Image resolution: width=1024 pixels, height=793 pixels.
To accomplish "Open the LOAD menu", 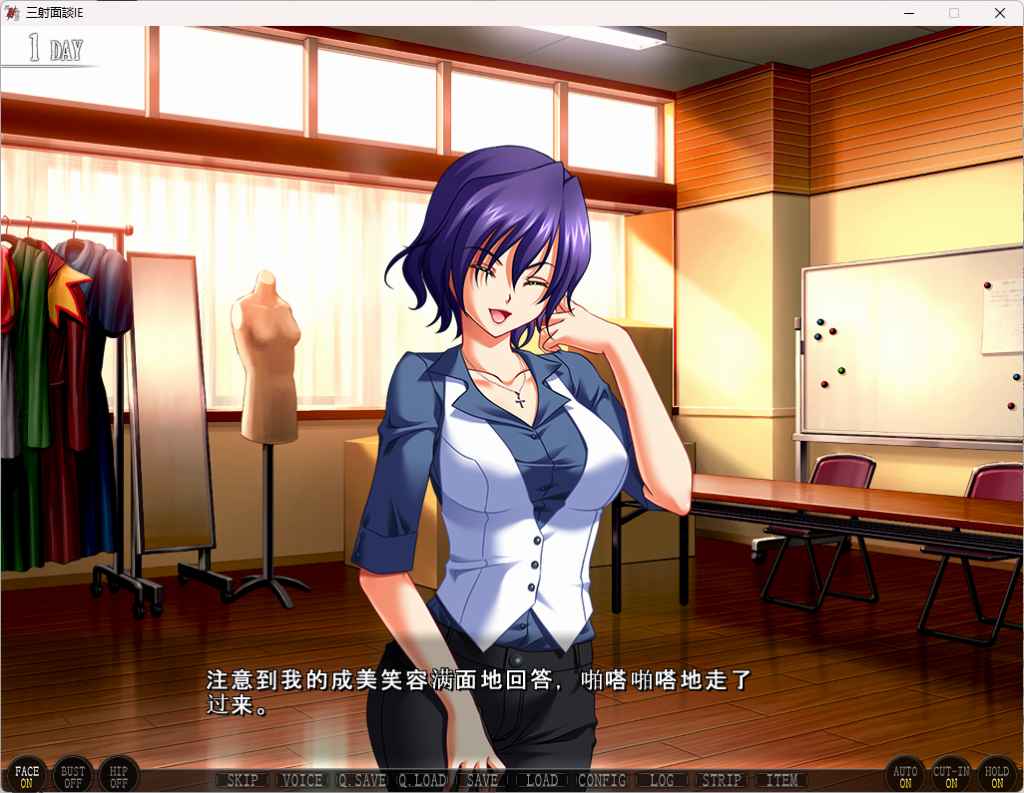I will pos(542,780).
